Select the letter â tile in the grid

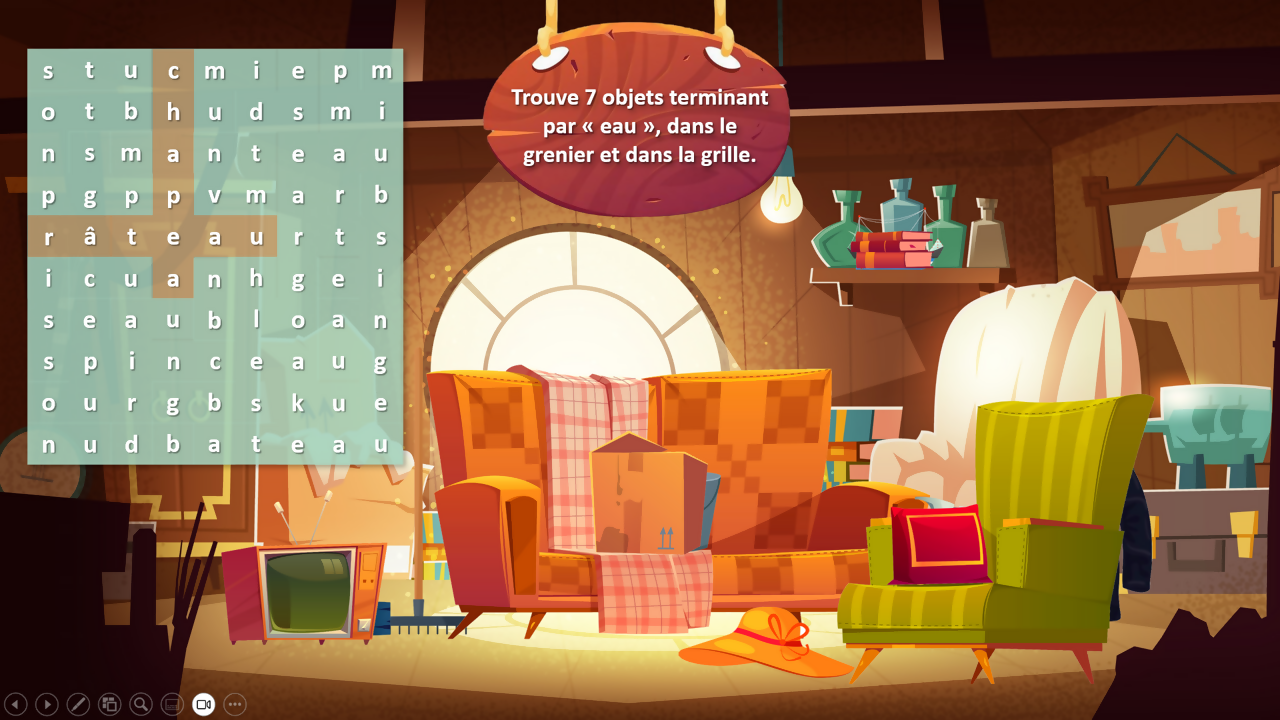point(89,237)
